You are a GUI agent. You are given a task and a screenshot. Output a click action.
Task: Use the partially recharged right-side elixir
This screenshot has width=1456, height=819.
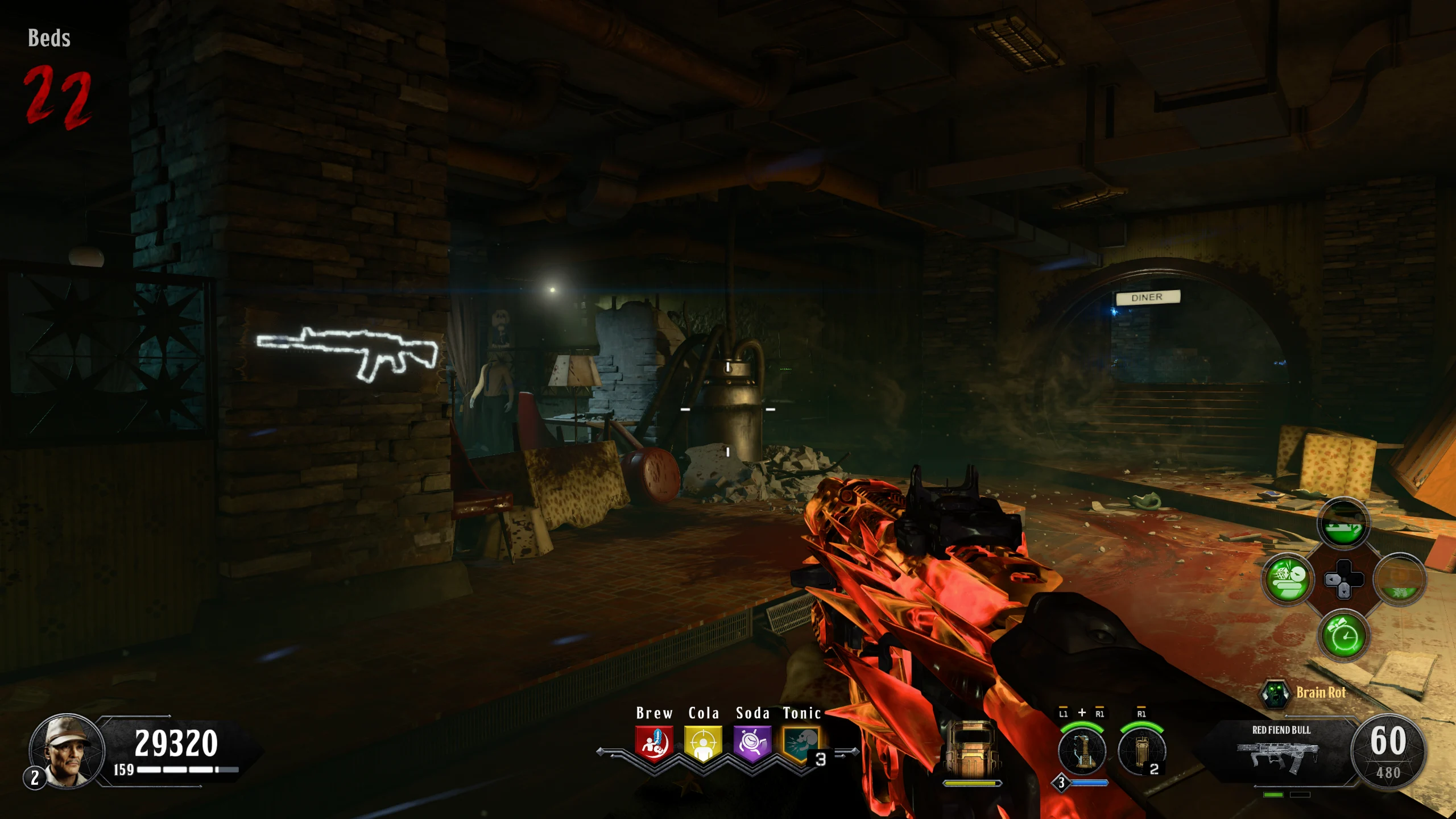(x=1400, y=579)
